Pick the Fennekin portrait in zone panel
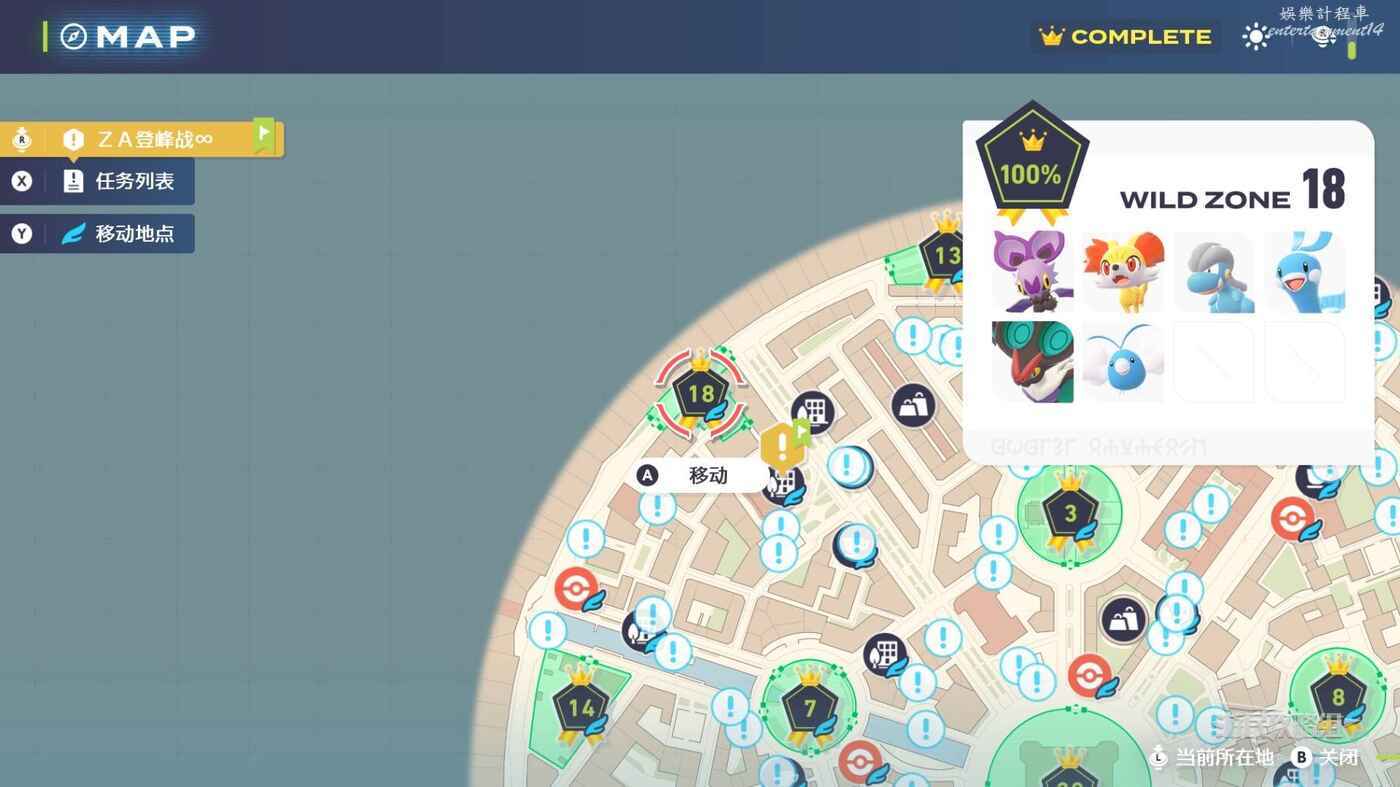 tap(1123, 271)
